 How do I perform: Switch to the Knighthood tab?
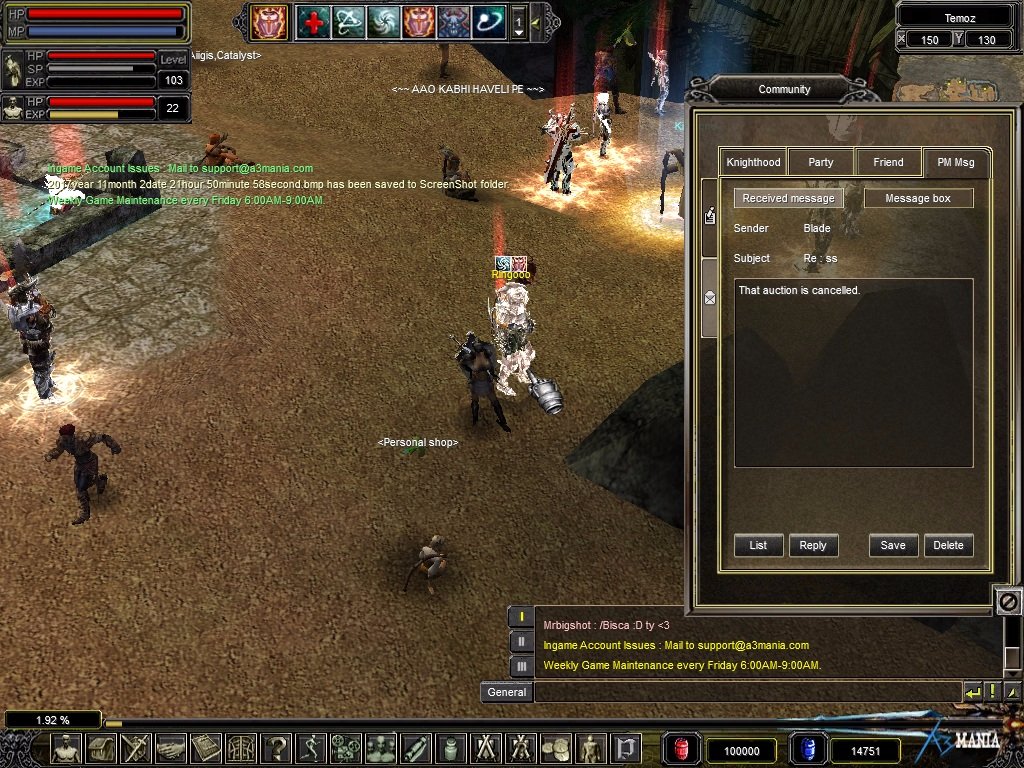pyautogui.click(x=753, y=162)
